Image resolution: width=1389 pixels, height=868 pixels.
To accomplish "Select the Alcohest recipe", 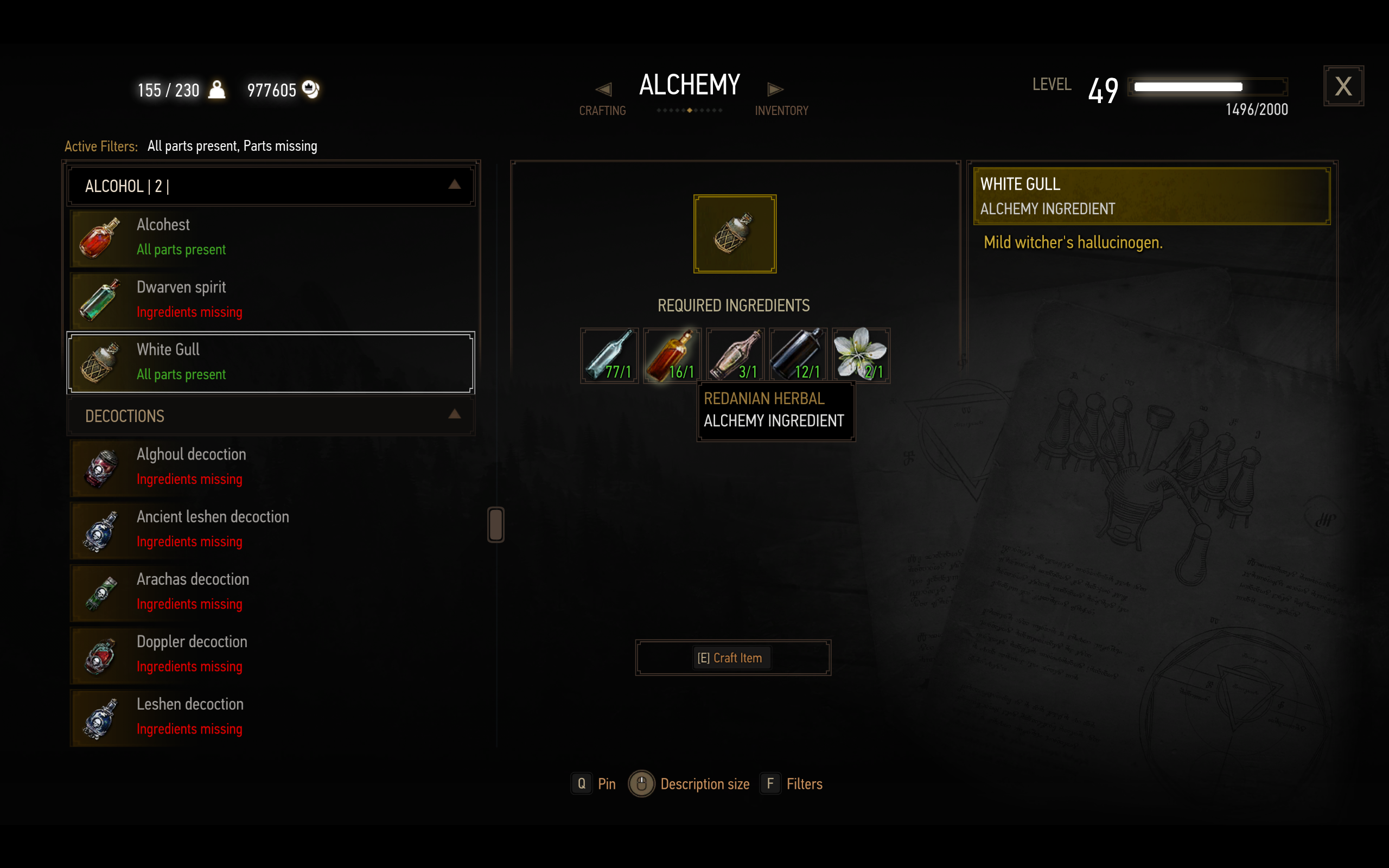I will click(270, 237).
